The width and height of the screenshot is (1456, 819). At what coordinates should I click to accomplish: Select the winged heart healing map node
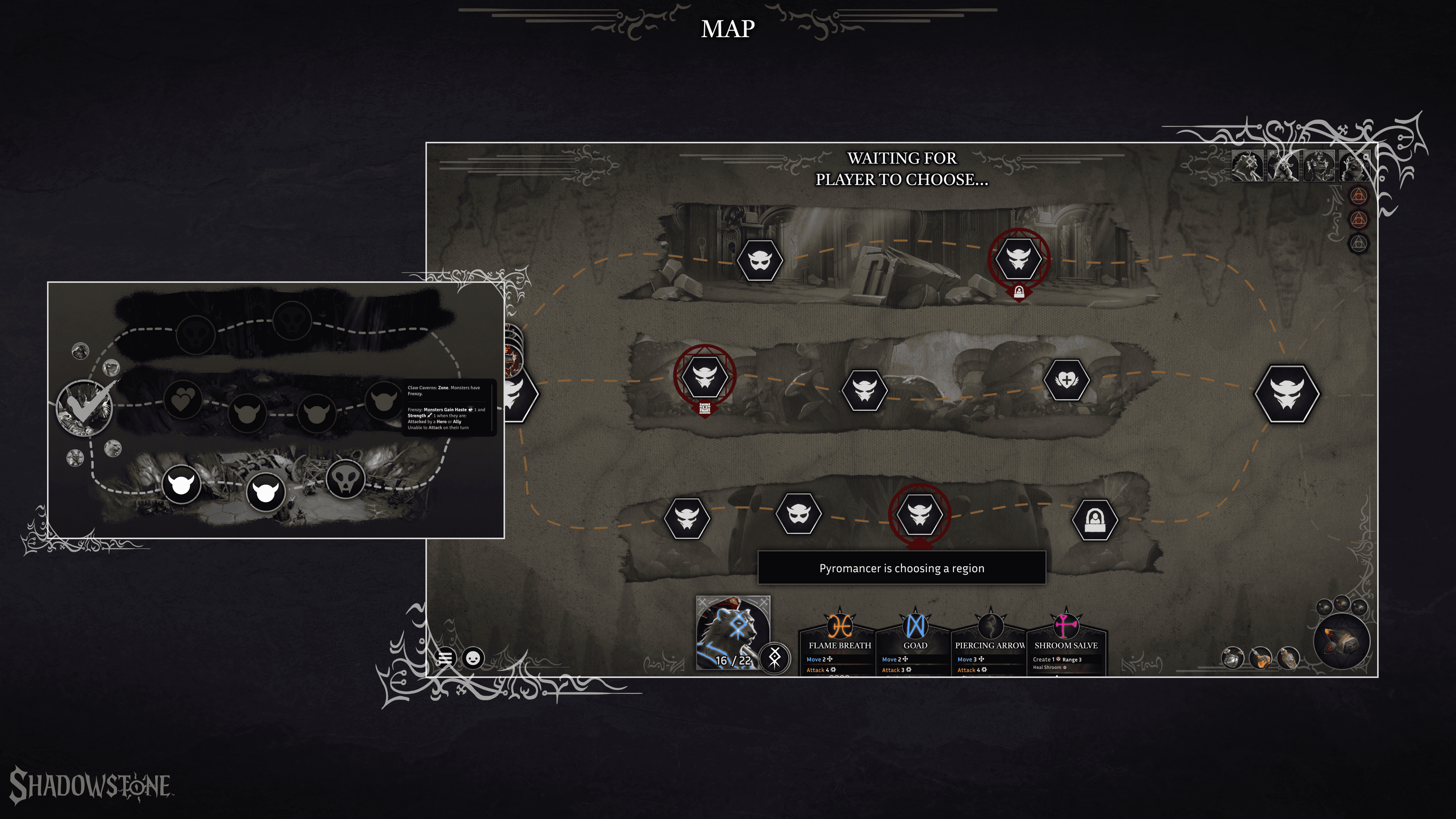pos(1066,380)
